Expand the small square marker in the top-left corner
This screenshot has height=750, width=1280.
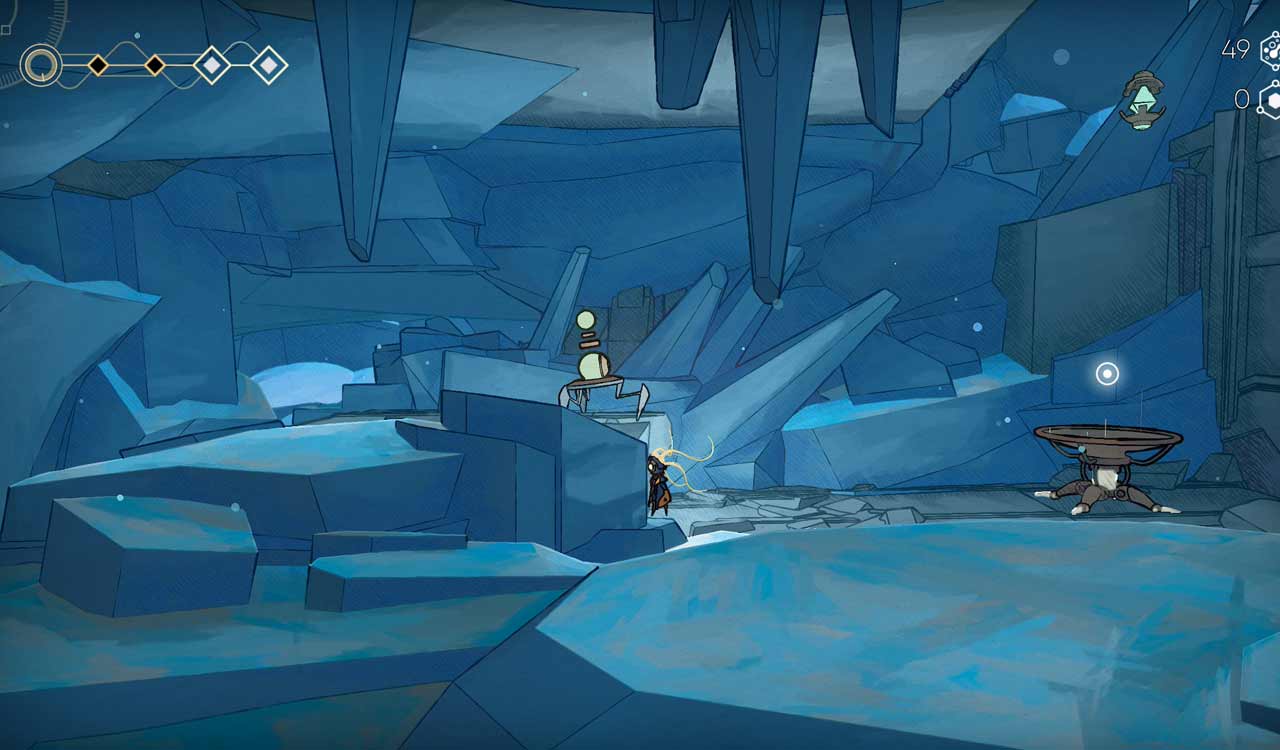pos(7,28)
